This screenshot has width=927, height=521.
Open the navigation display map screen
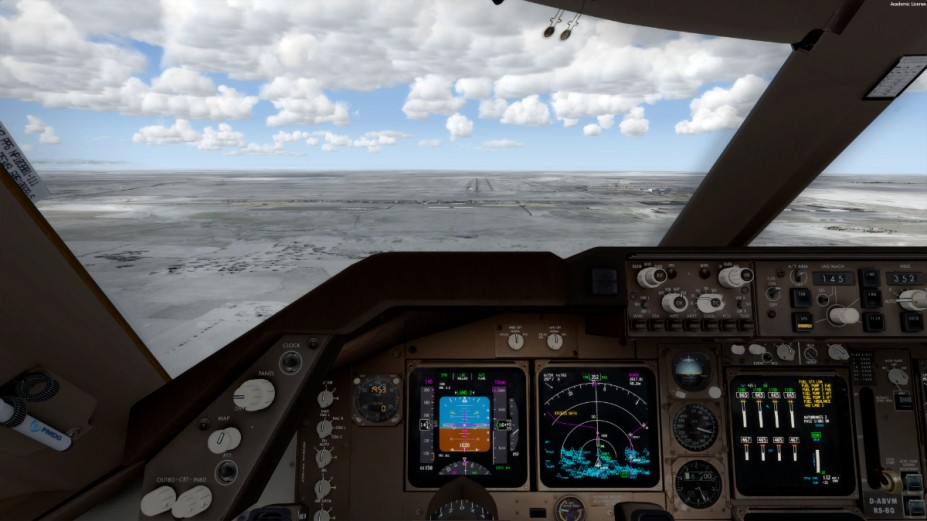[597, 425]
